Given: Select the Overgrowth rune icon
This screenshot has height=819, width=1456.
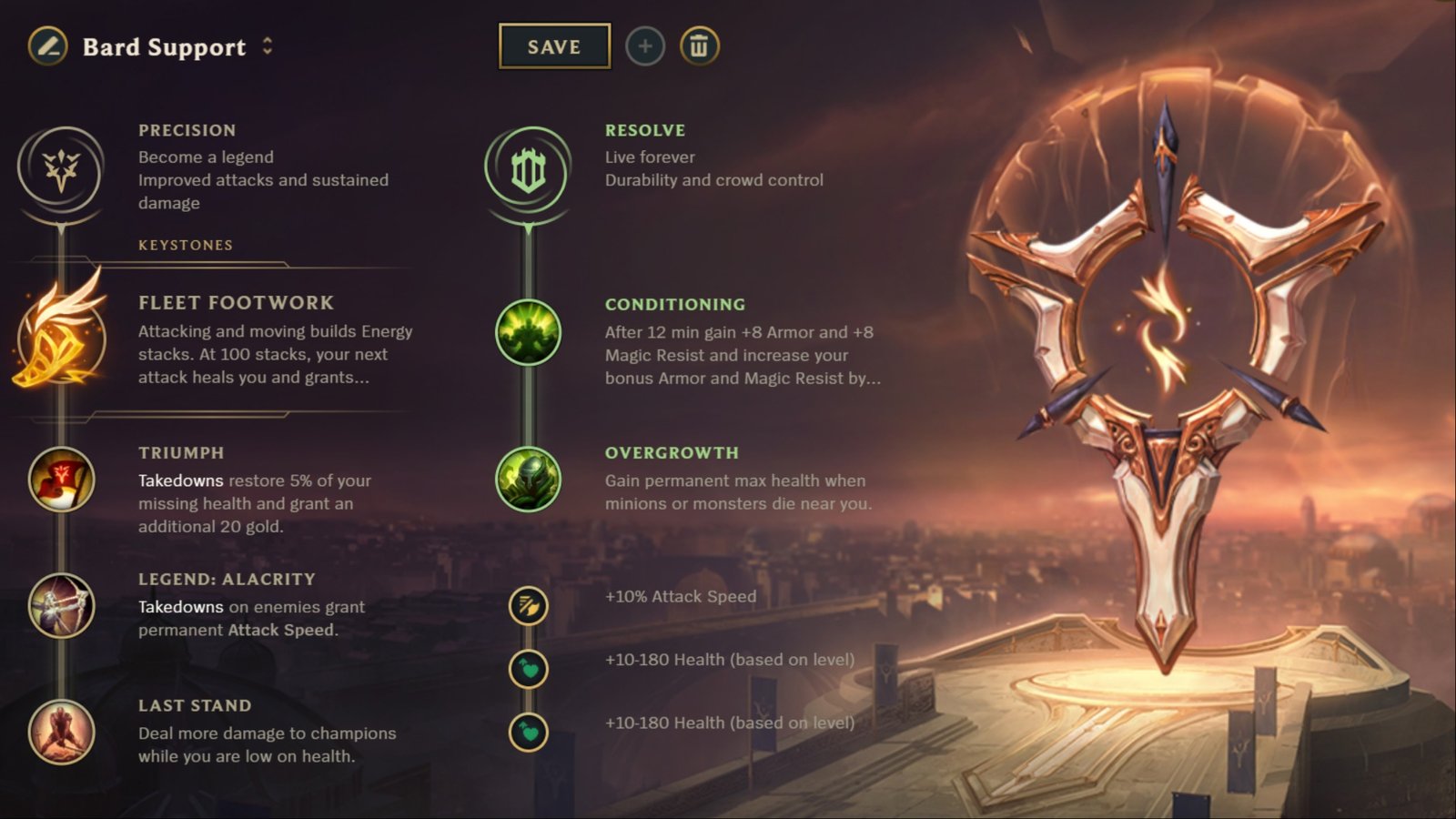Looking at the screenshot, I should click(528, 480).
